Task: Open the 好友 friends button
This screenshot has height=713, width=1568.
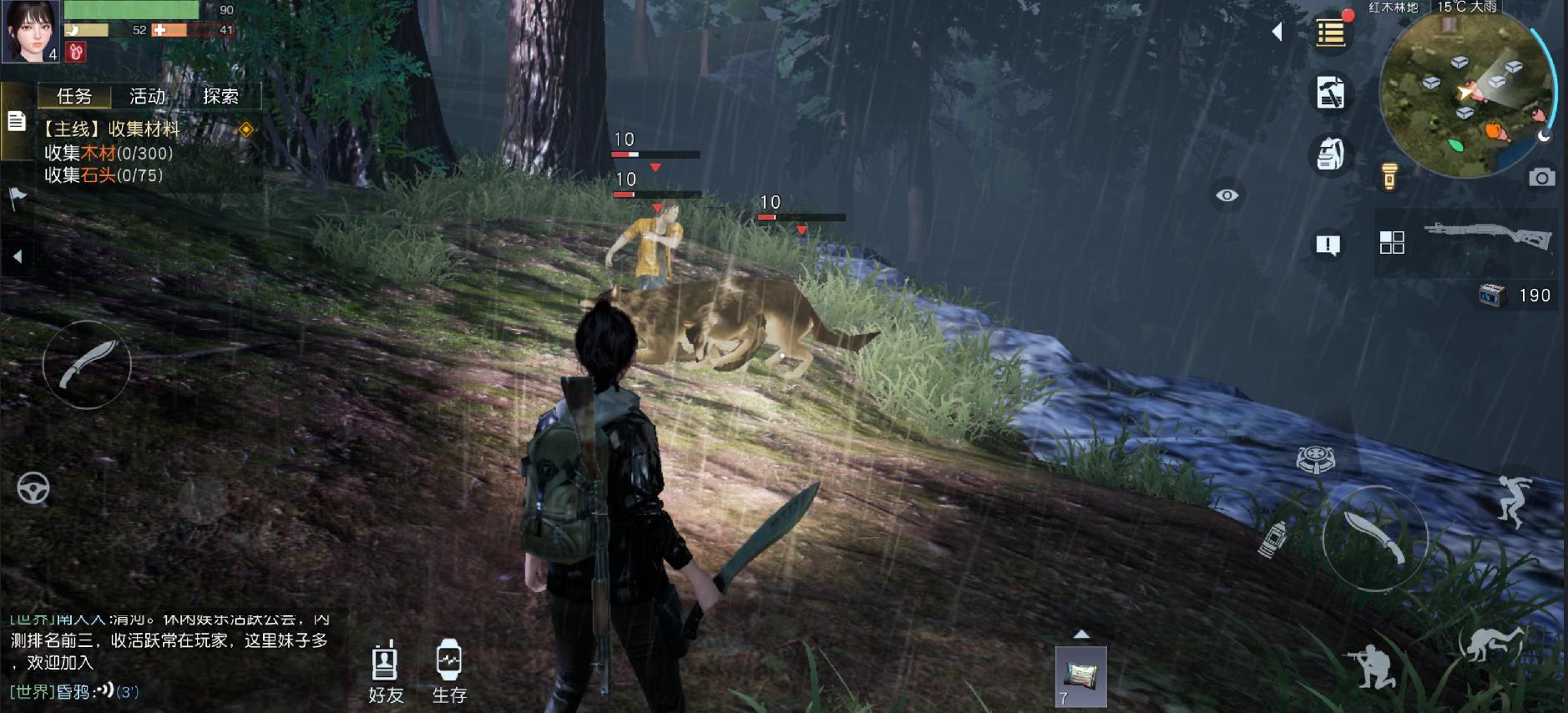Action: tap(386, 673)
